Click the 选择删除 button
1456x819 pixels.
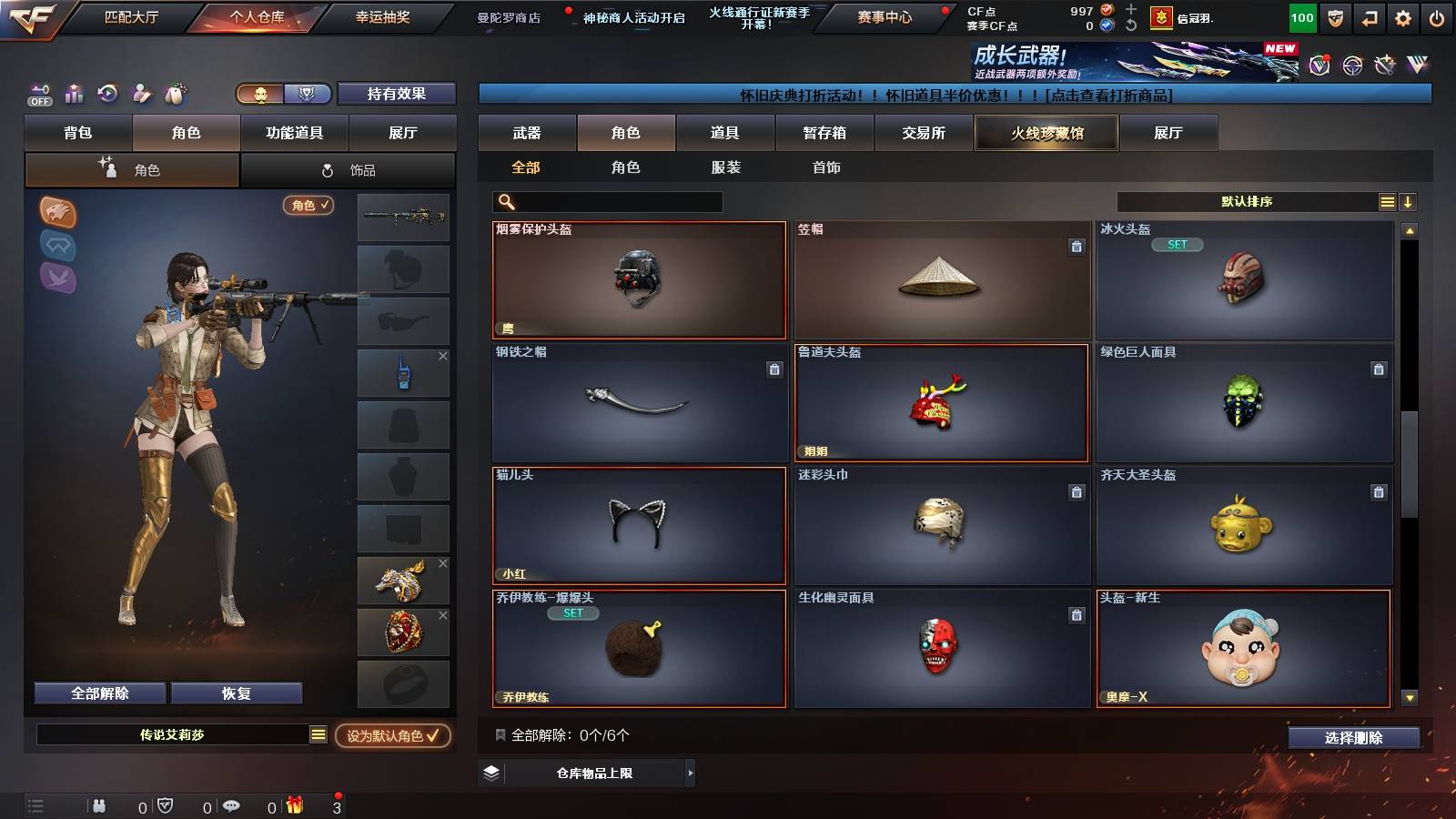point(1353,738)
